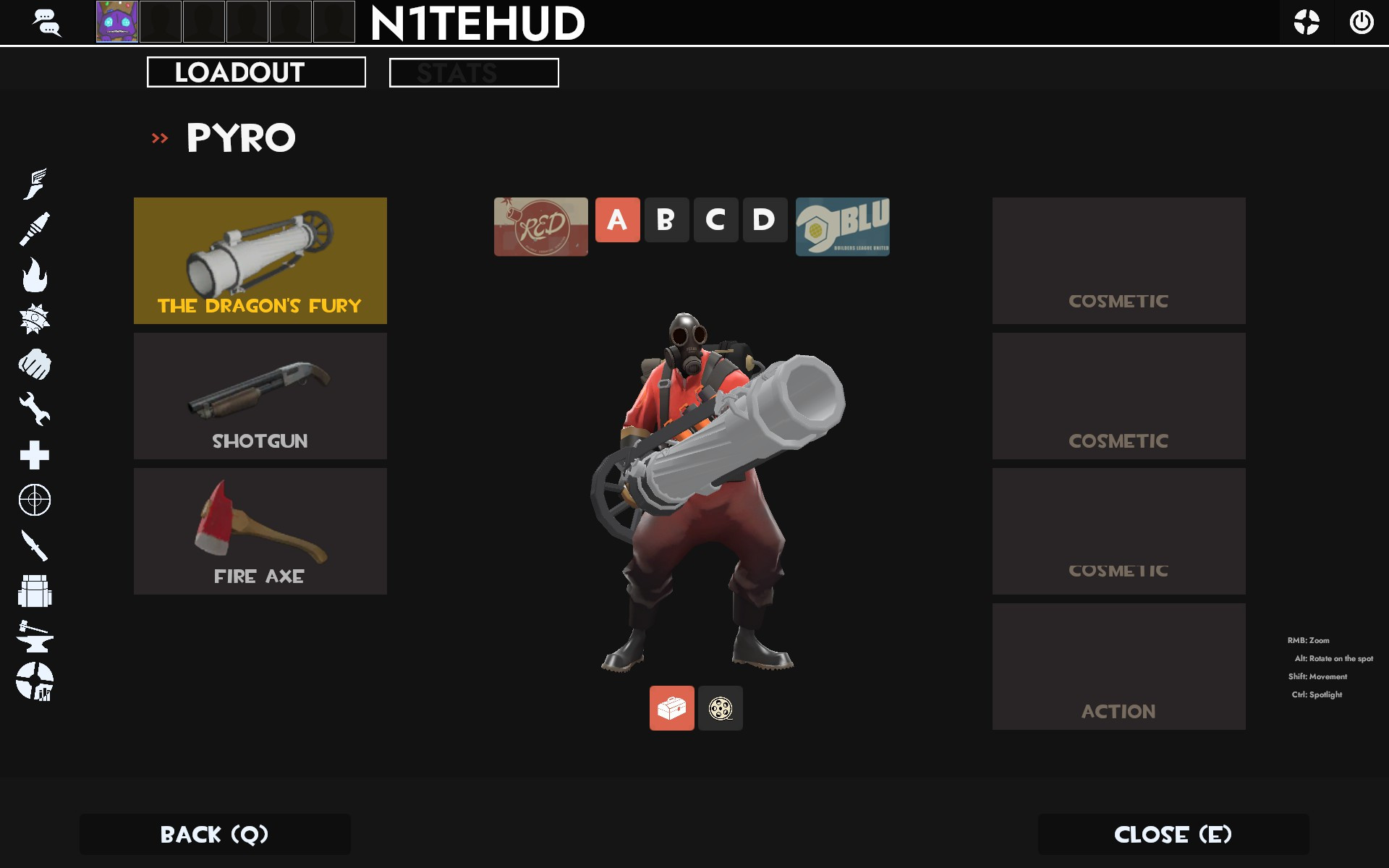Image resolution: width=1389 pixels, height=868 pixels.
Task: Click the red toolbox icon below the Pyro
Action: pos(671,709)
